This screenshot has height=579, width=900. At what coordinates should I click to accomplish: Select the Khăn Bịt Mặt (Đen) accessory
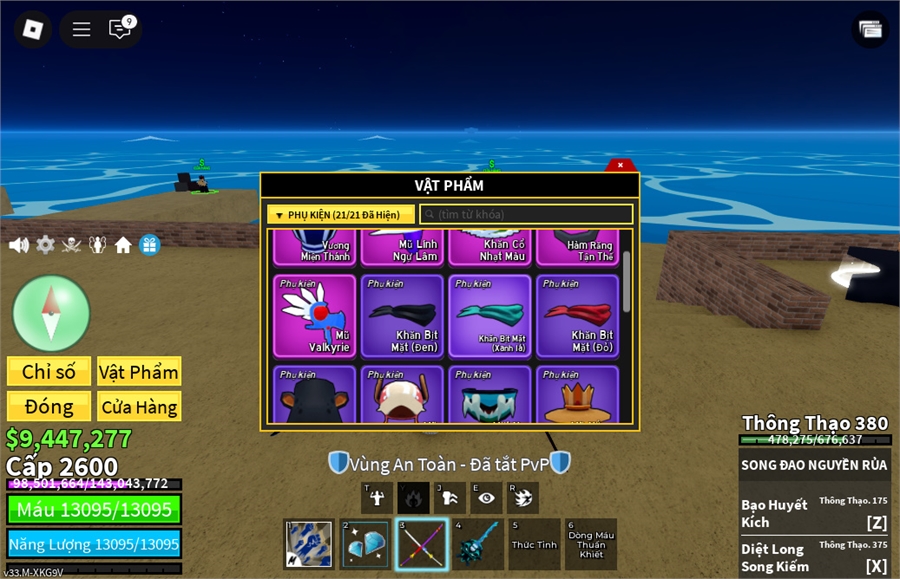coord(402,316)
